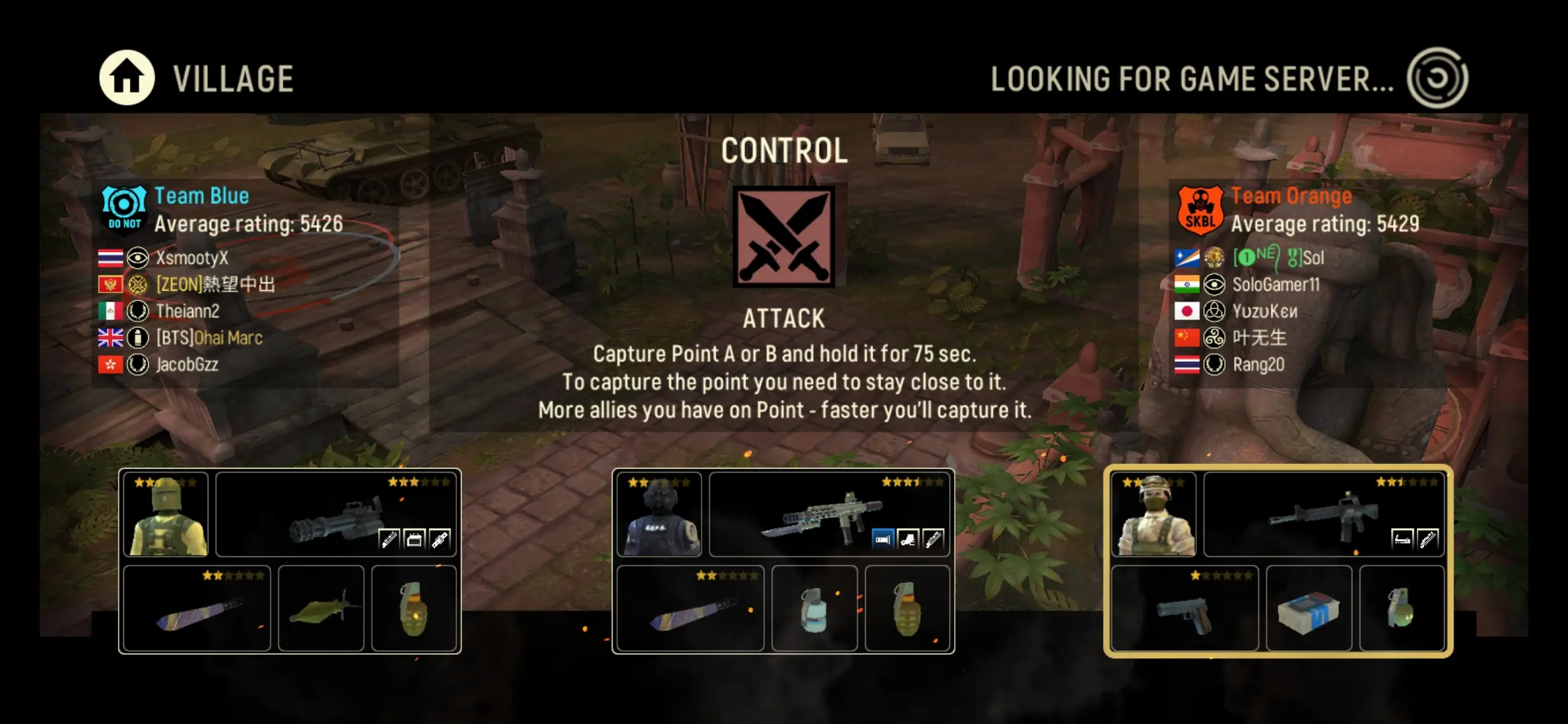The height and width of the screenshot is (724, 1568).
Task: Return home with the house button
Action: click(127, 78)
